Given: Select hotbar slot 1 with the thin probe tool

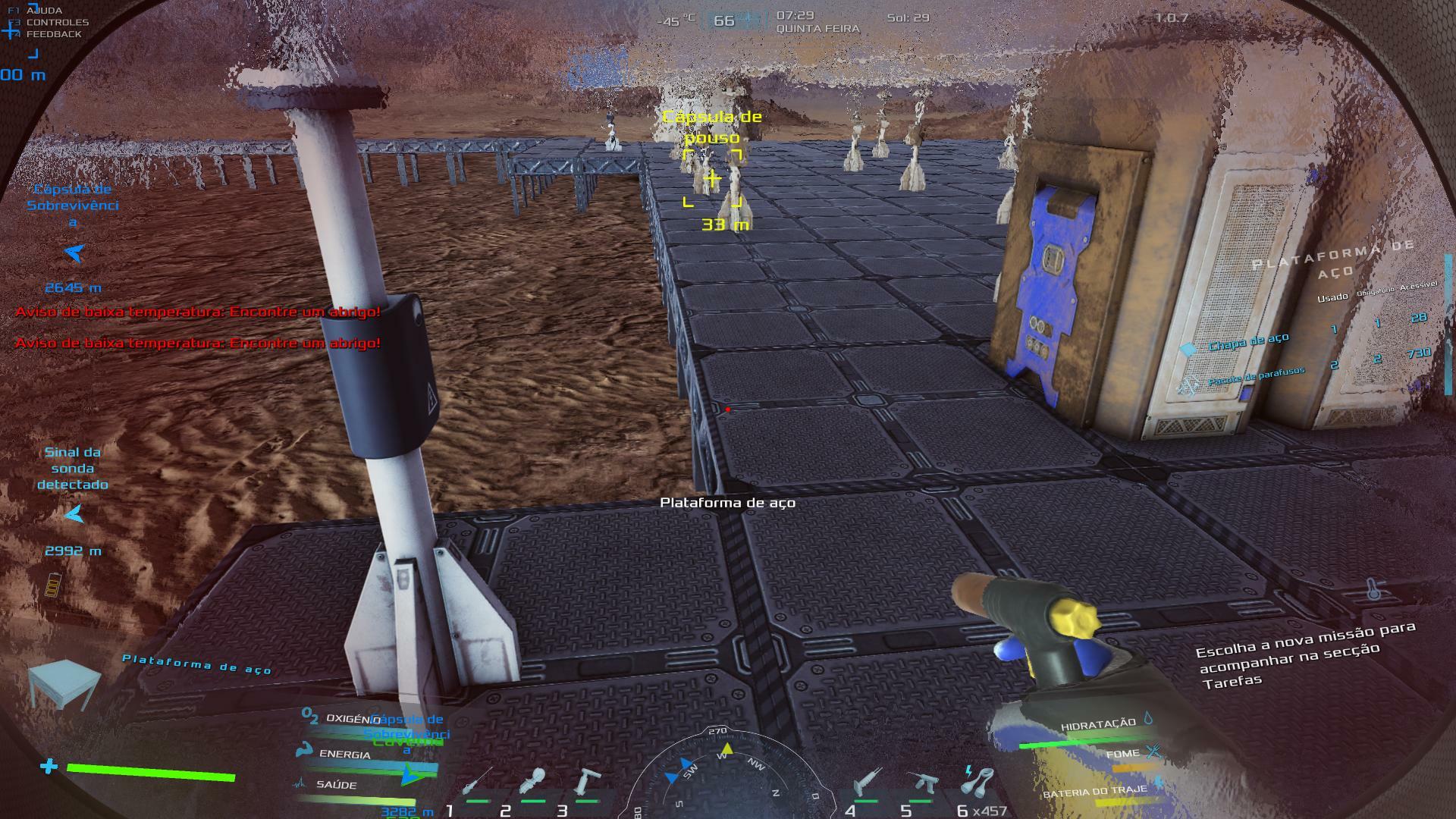Looking at the screenshot, I should click(479, 783).
